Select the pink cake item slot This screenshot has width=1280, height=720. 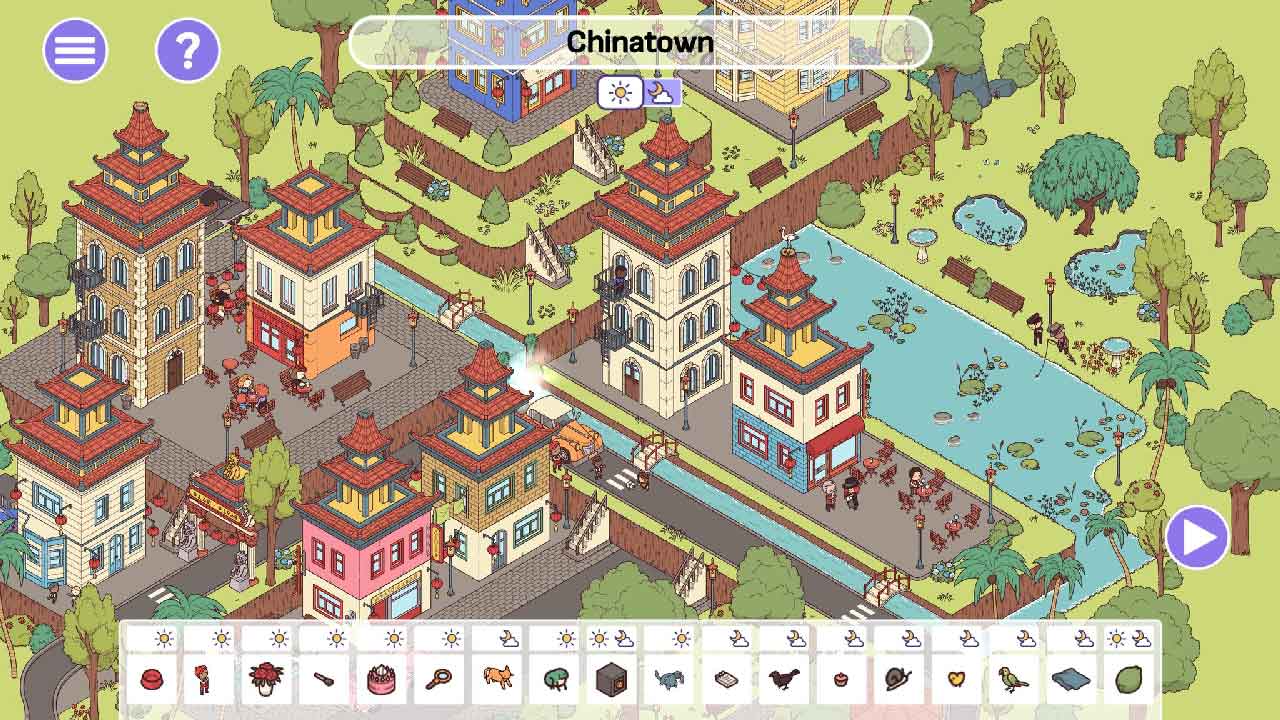(382, 680)
